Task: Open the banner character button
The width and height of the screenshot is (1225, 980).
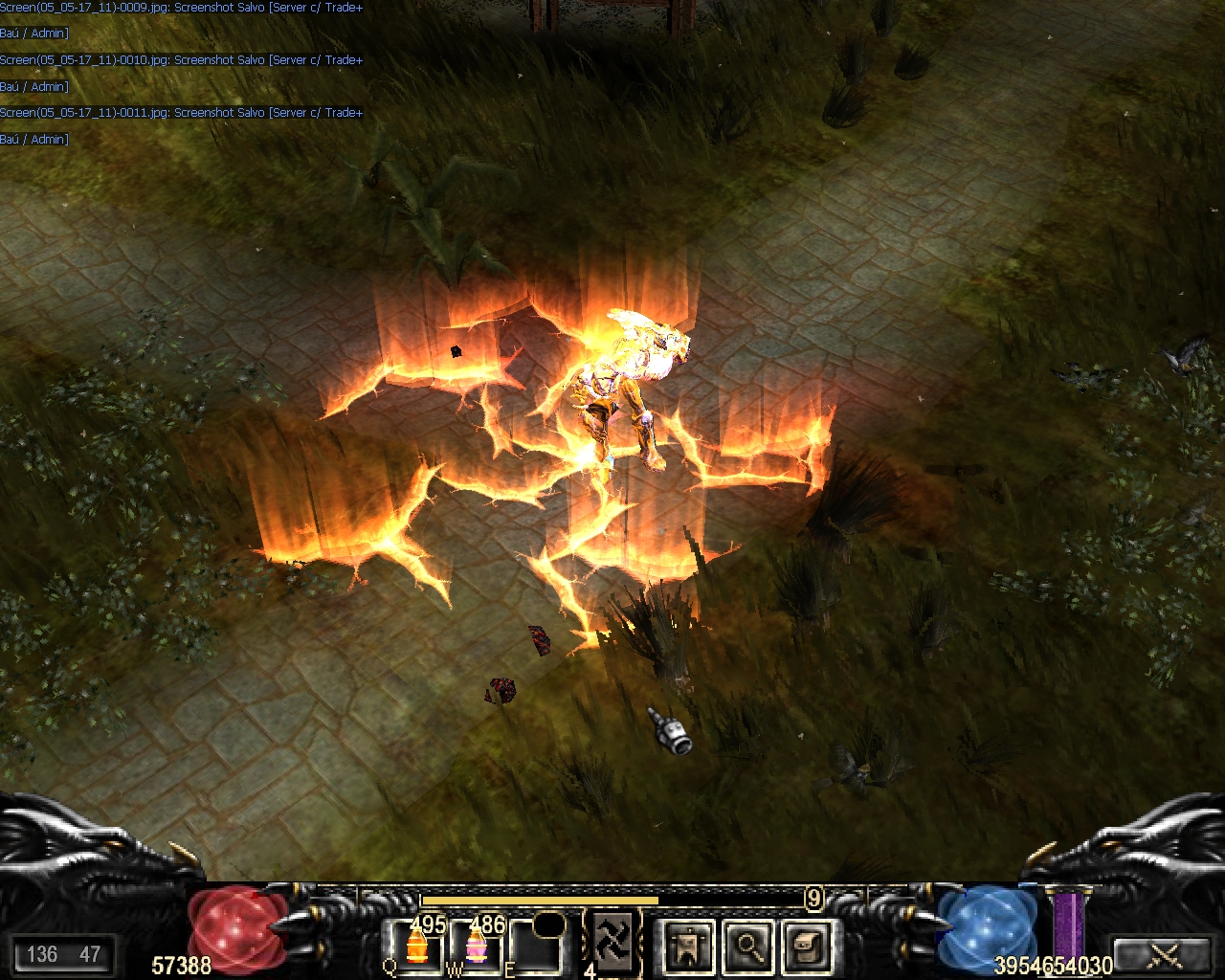Action: point(688,947)
